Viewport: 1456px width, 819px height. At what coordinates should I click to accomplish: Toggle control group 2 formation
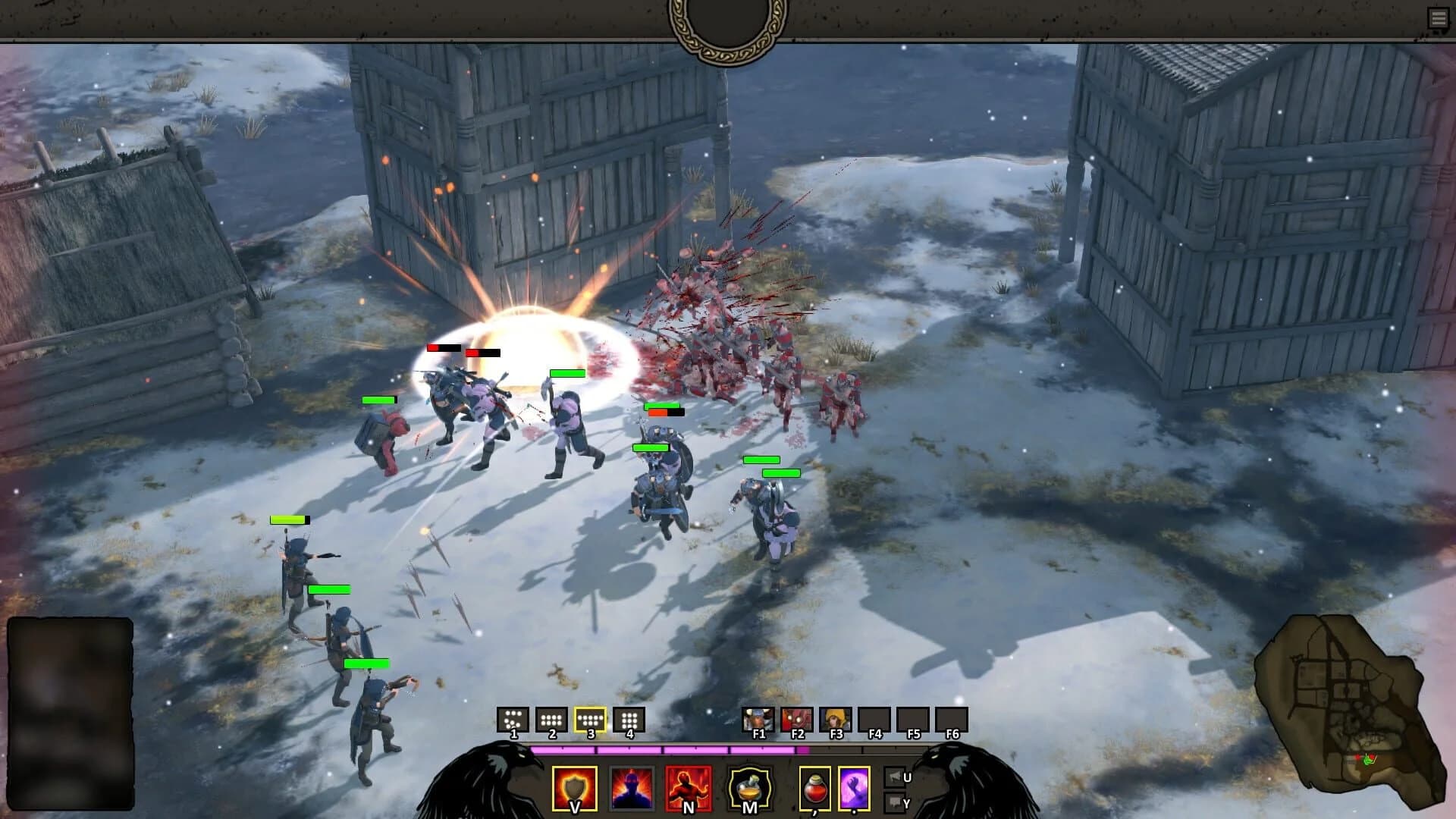(551, 718)
